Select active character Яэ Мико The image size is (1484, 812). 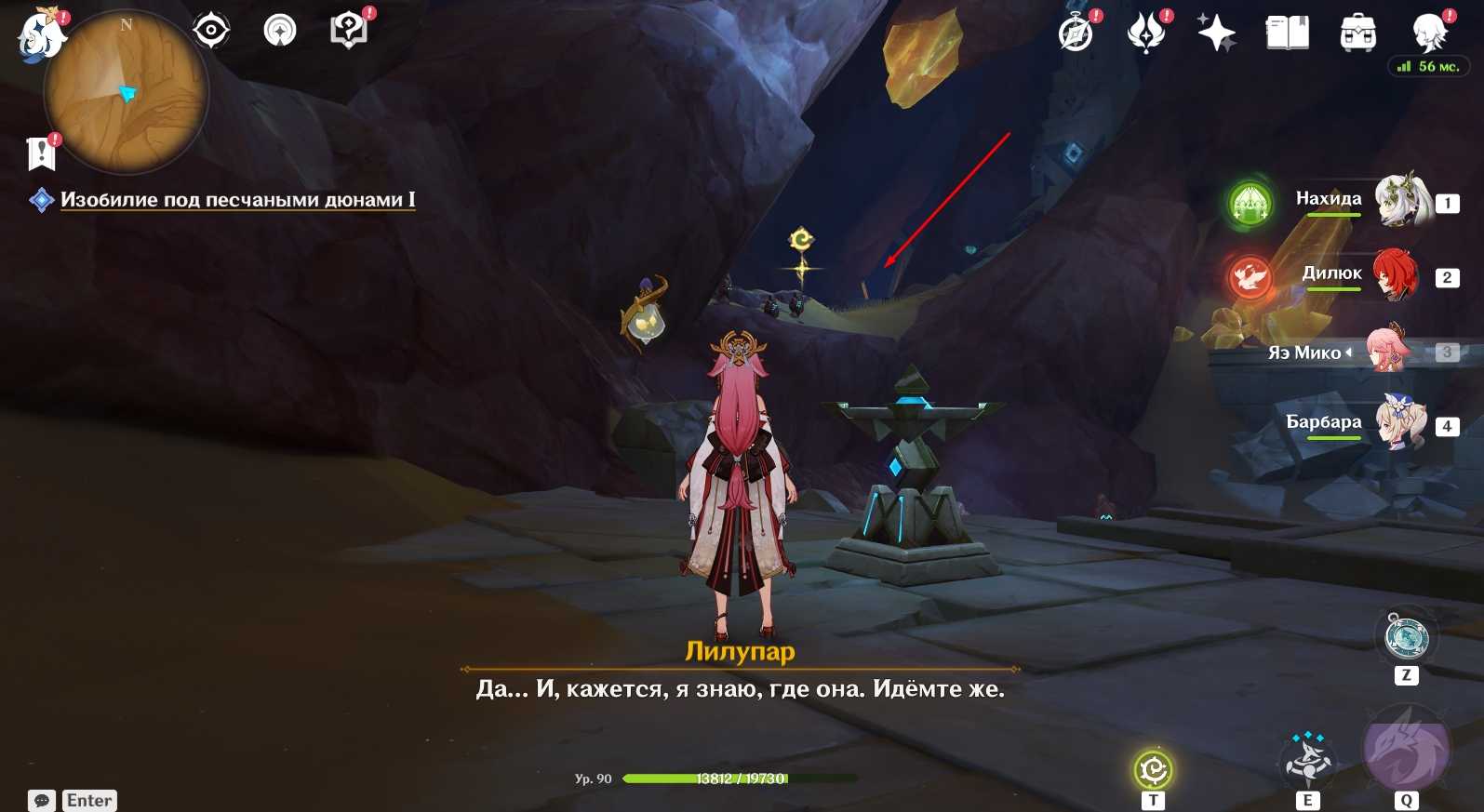1388,351
